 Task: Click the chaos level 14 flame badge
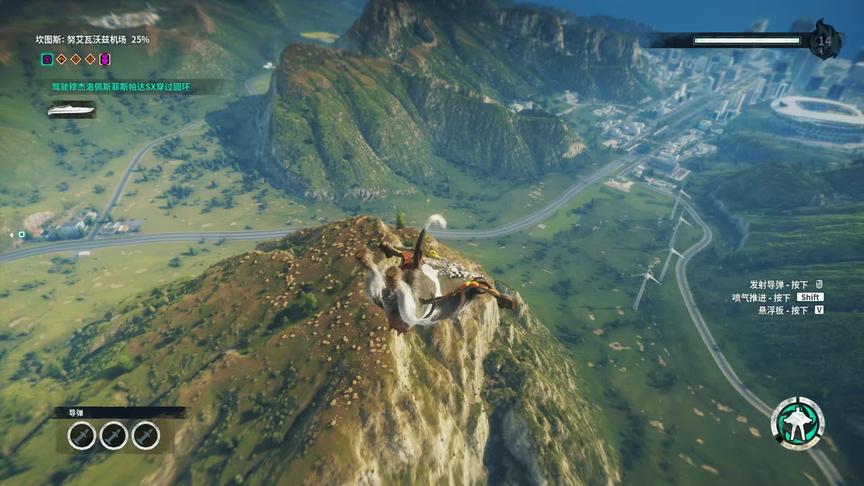pos(825,40)
